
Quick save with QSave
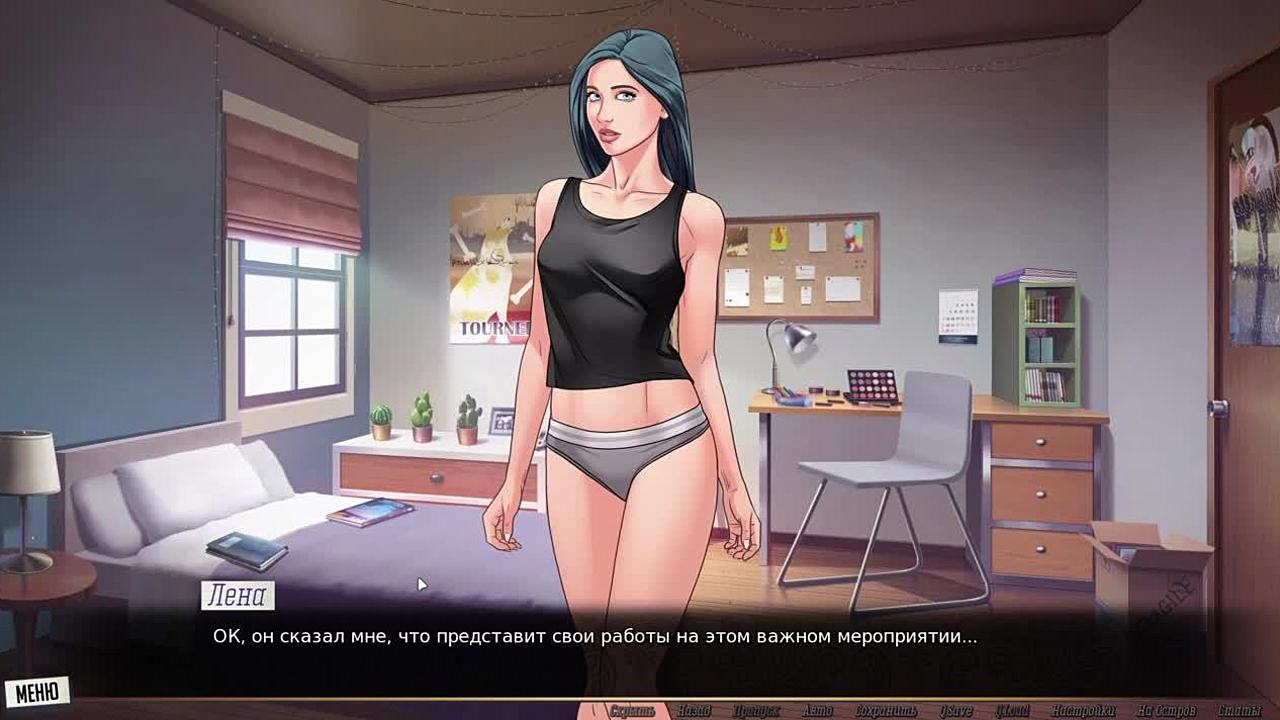(x=955, y=711)
